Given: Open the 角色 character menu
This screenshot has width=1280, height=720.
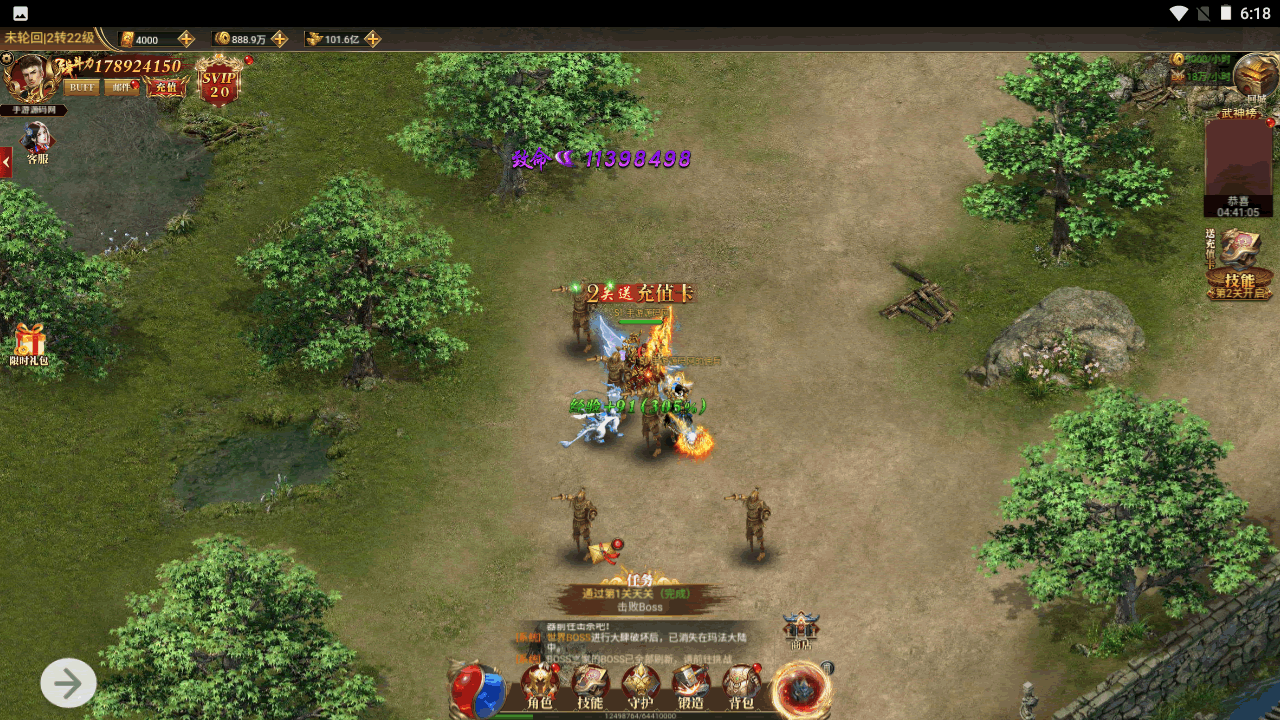Looking at the screenshot, I should (540, 686).
